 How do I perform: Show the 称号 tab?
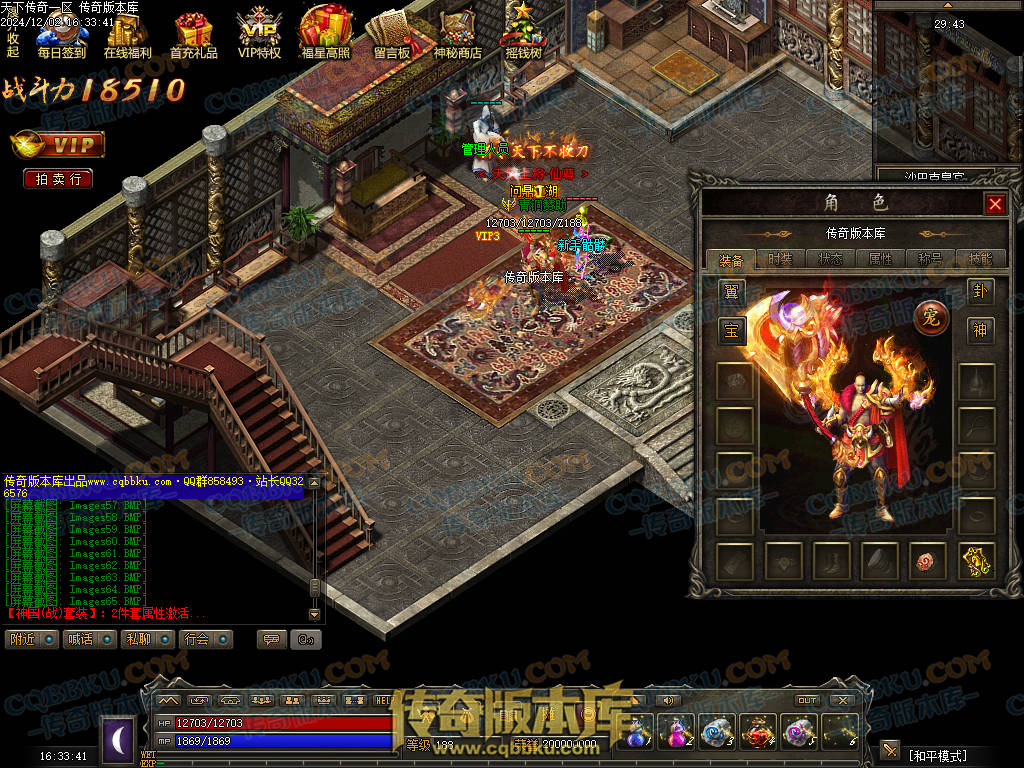point(931,259)
